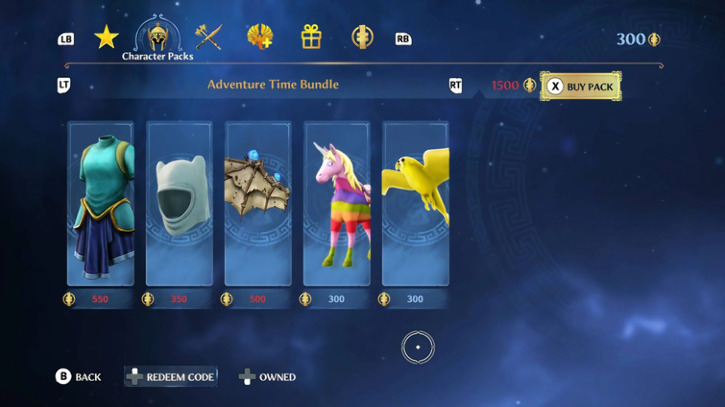Open the gold coin currency tab
Viewport: 725px width, 407px height.
(362, 38)
